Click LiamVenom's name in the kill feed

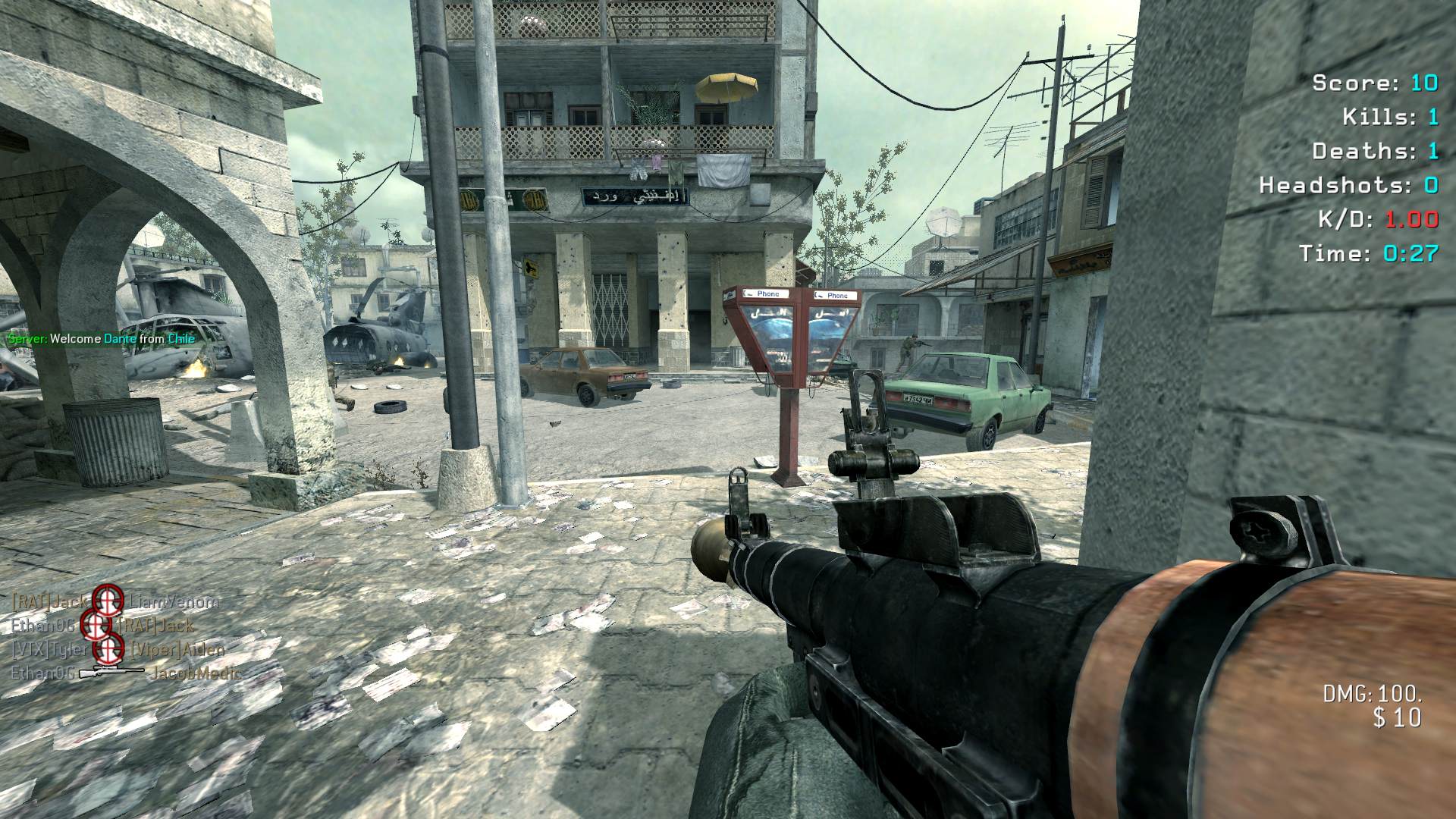click(x=174, y=603)
